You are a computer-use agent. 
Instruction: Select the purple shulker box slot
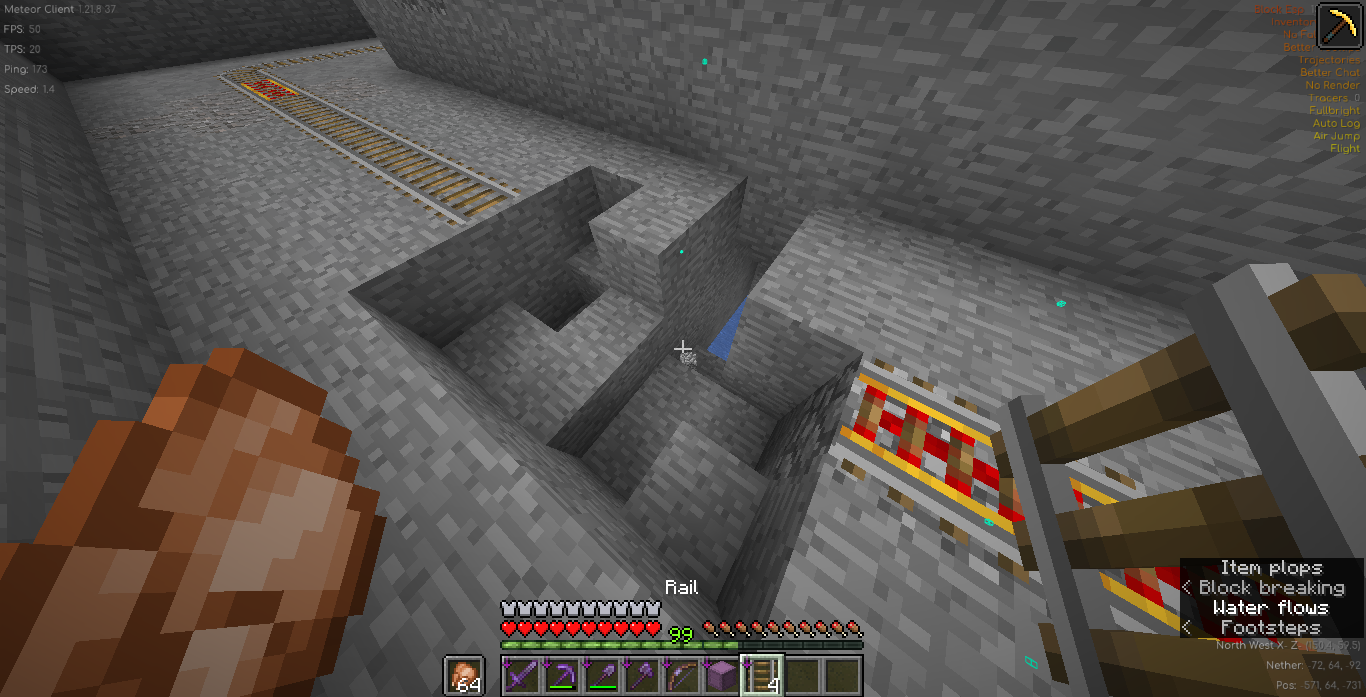[x=722, y=676]
